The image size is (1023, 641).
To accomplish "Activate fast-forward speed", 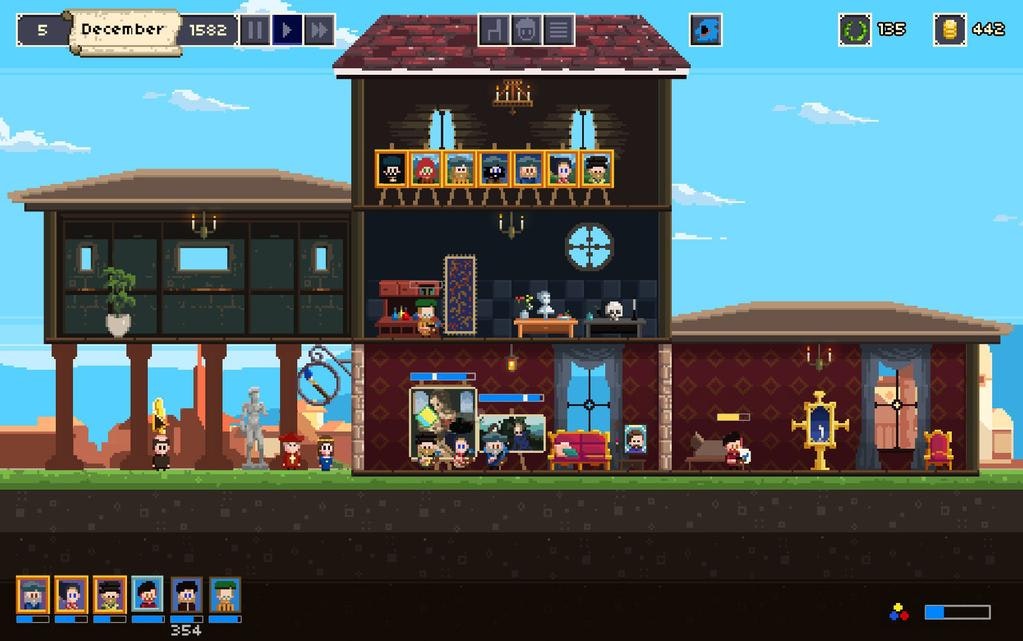I will (319, 30).
